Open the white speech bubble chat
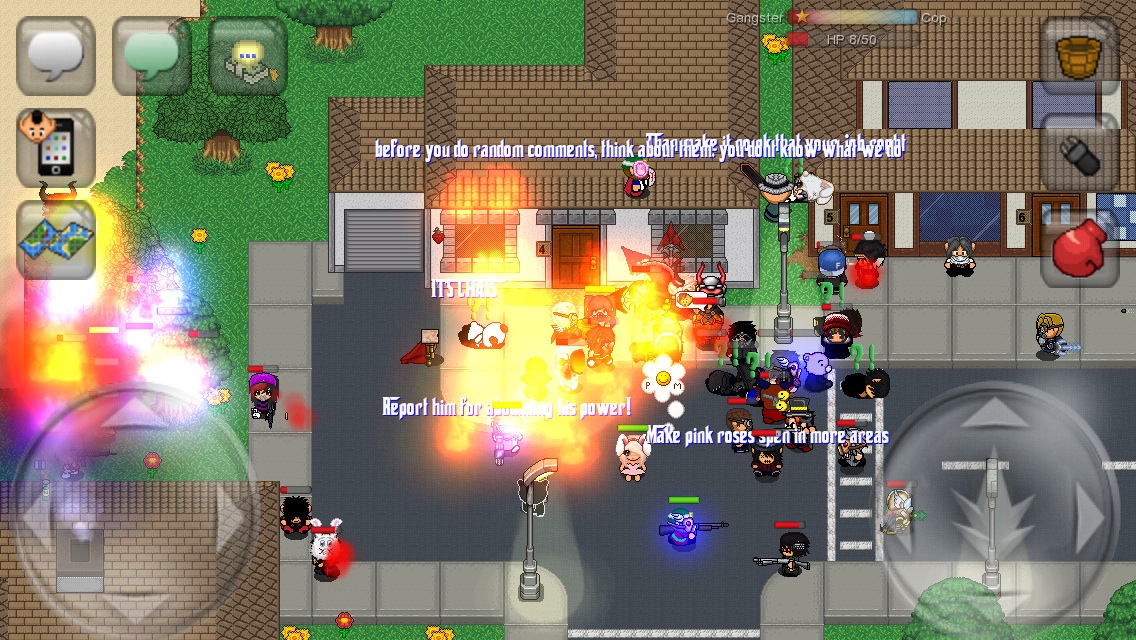 coord(56,56)
